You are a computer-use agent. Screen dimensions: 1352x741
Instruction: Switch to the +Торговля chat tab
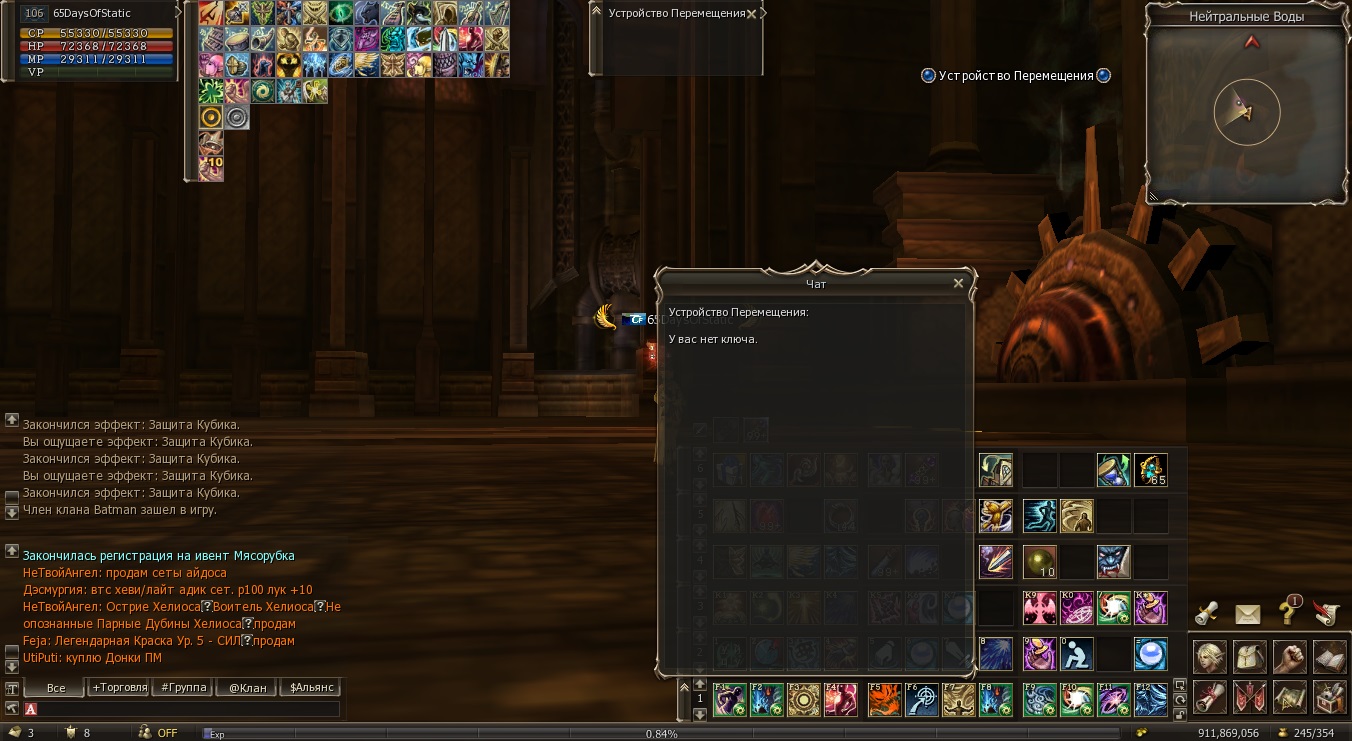tap(119, 688)
